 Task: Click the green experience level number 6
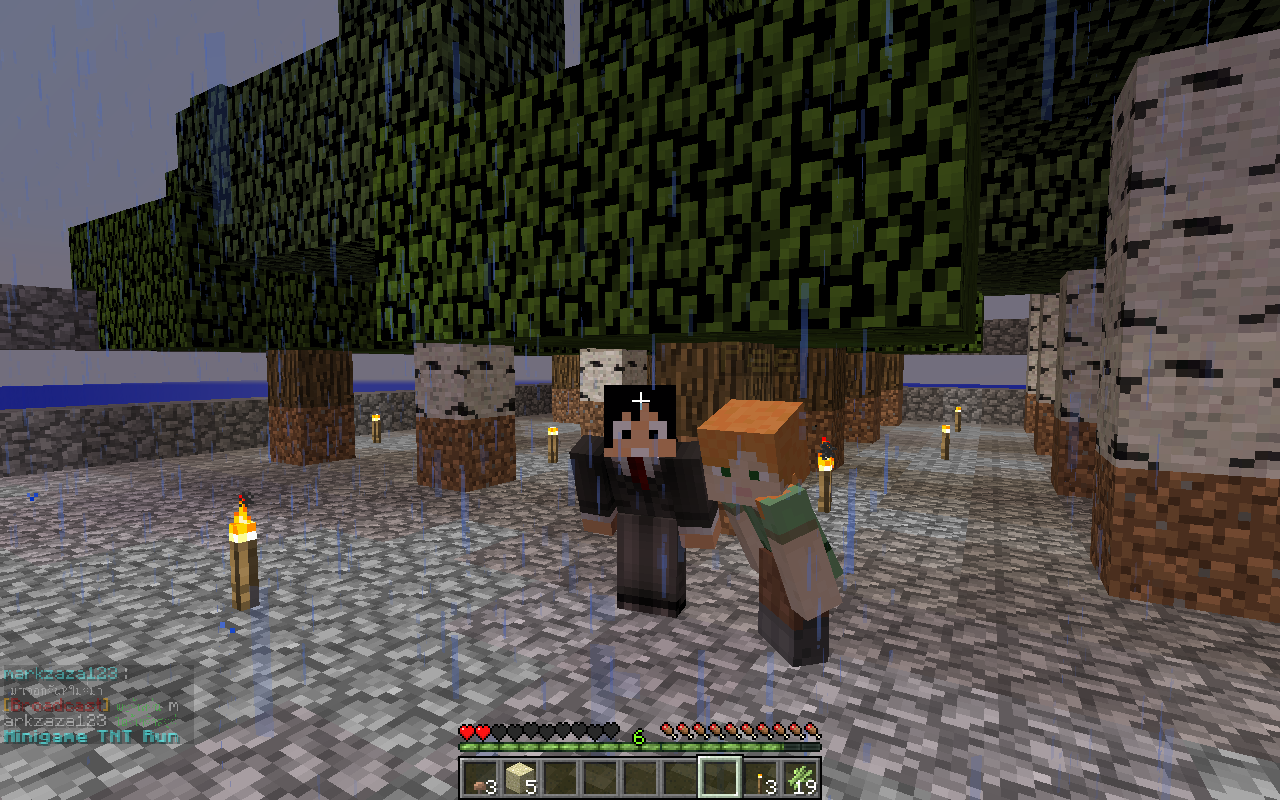point(638,736)
